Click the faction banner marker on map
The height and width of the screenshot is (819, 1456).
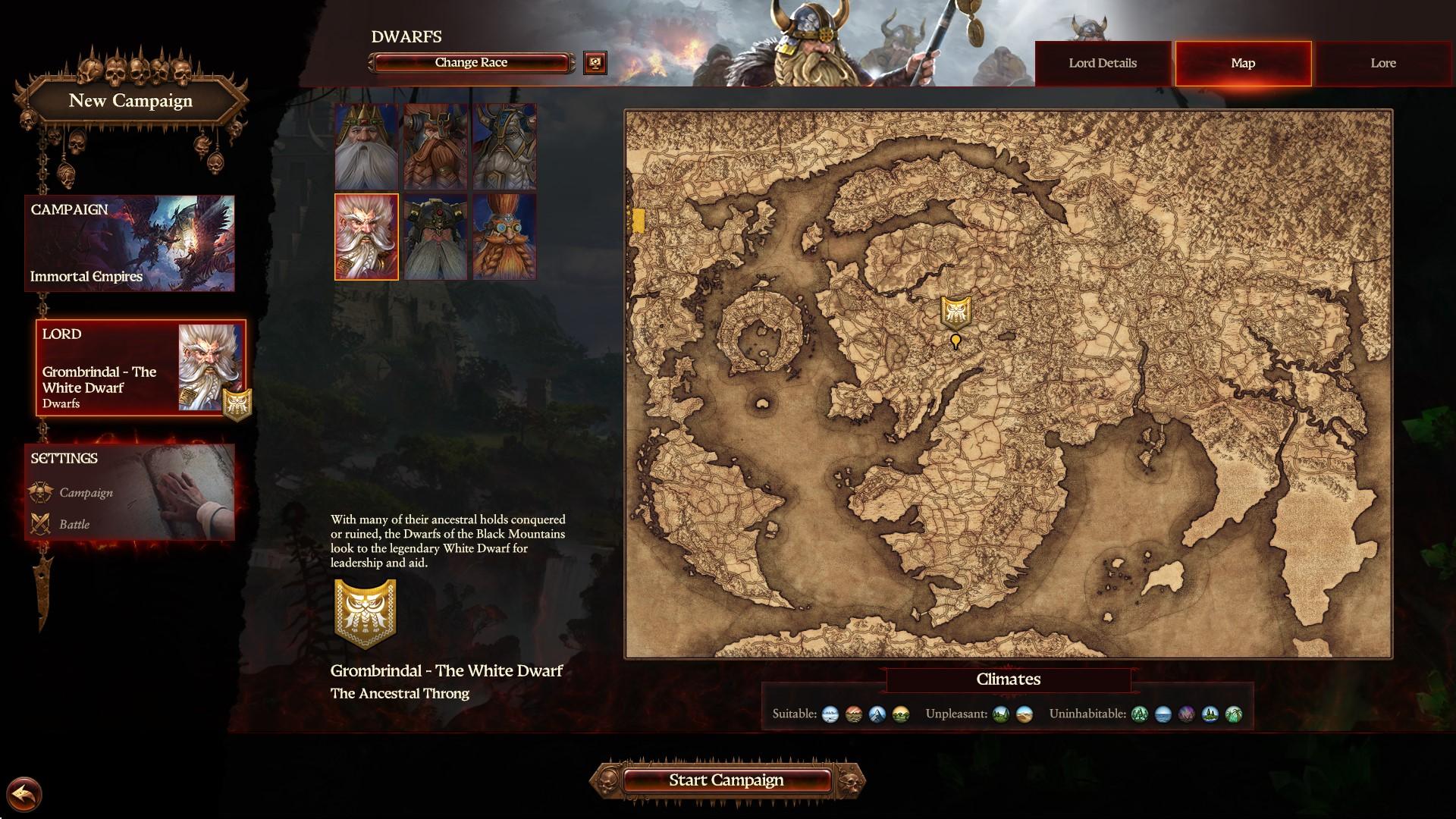point(955,312)
